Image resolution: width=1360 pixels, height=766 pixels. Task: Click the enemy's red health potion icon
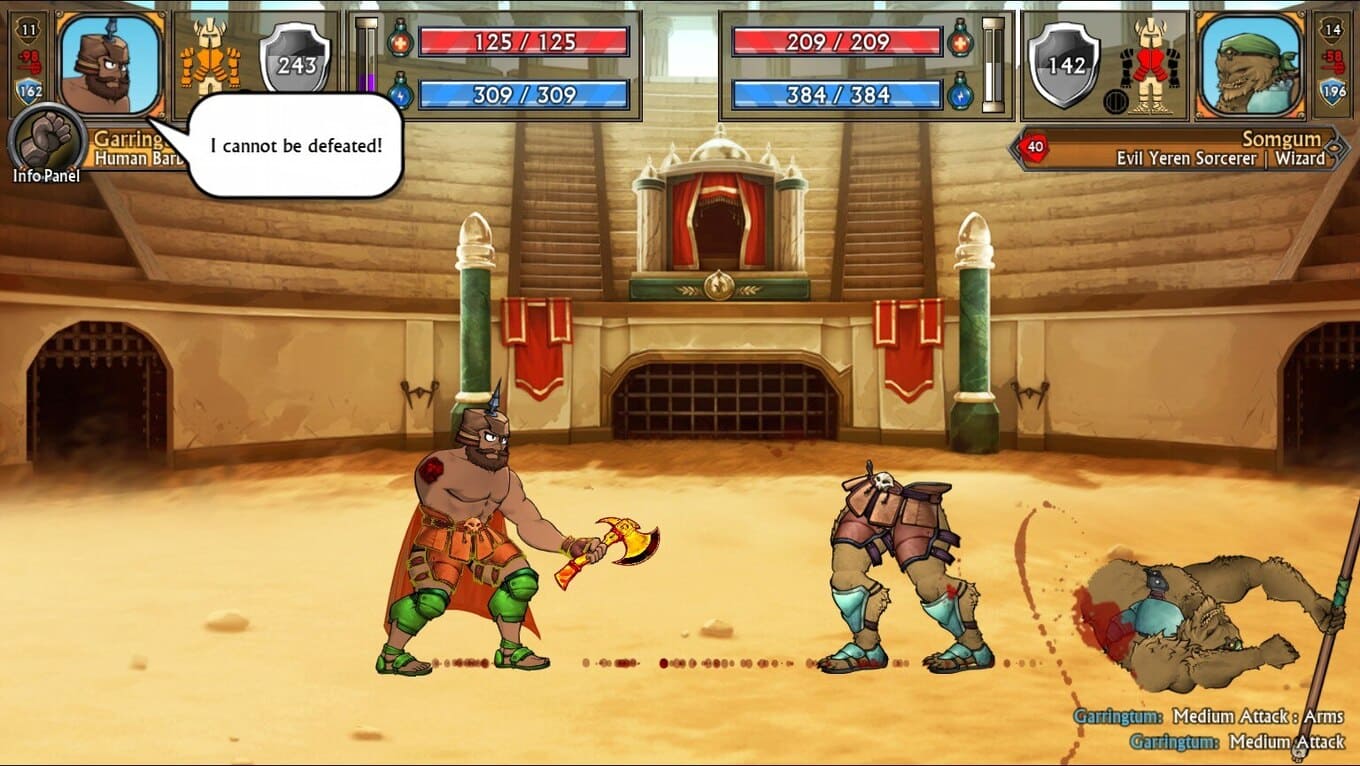[x=960, y=41]
